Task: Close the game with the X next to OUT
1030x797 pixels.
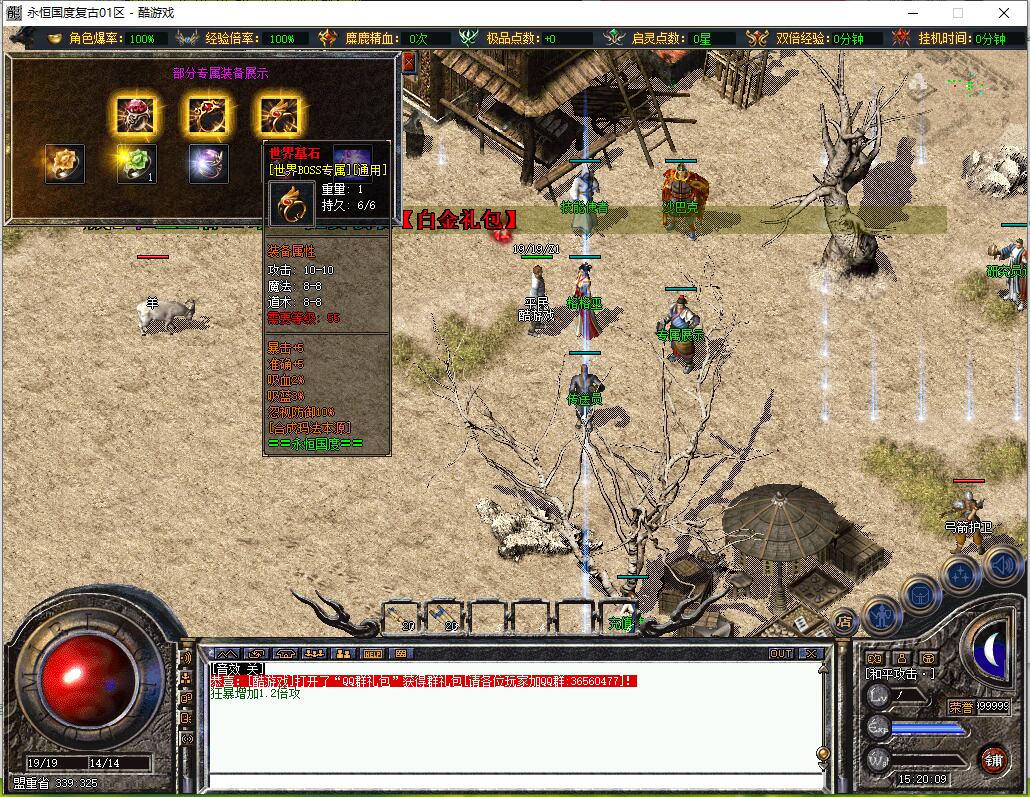Action: (x=811, y=654)
